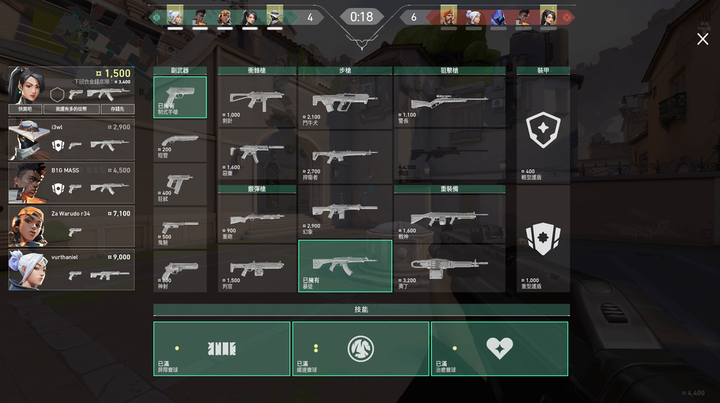Viewport: 720px width, 403px height.
Task: Purchase the Frenzy pistol for 400
Action: pos(180,184)
